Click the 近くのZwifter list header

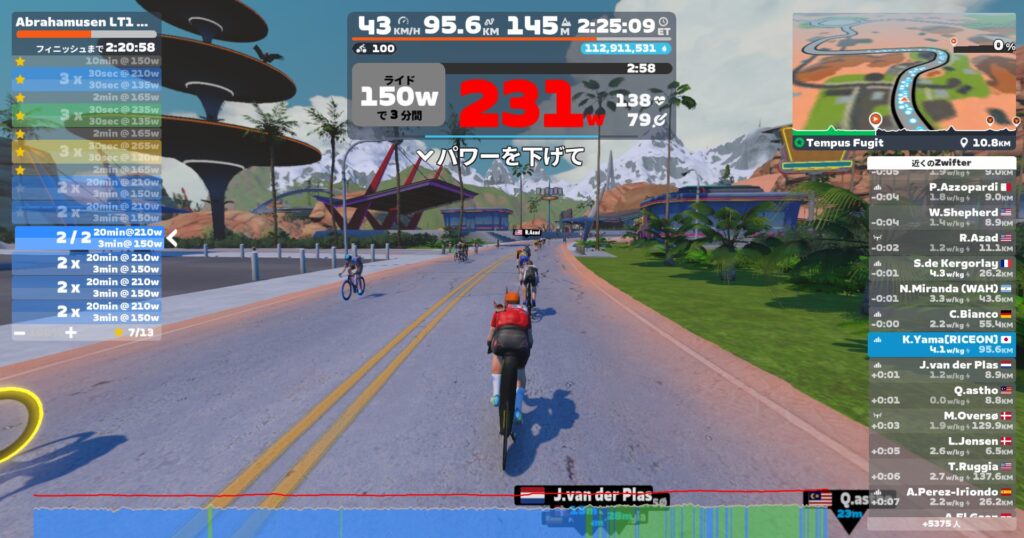941,163
